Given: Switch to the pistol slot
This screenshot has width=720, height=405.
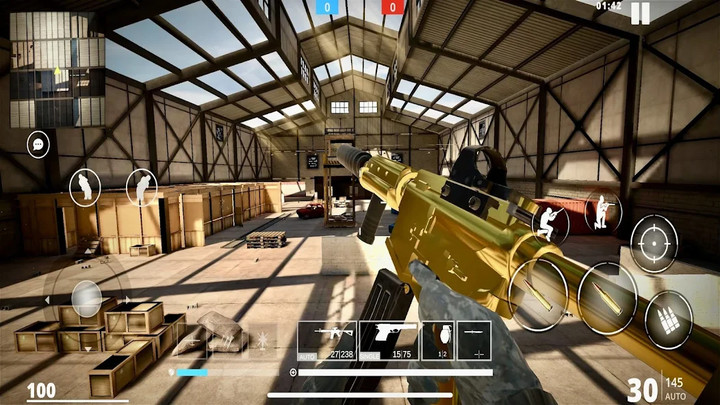Looking at the screenshot, I should click(x=387, y=340).
